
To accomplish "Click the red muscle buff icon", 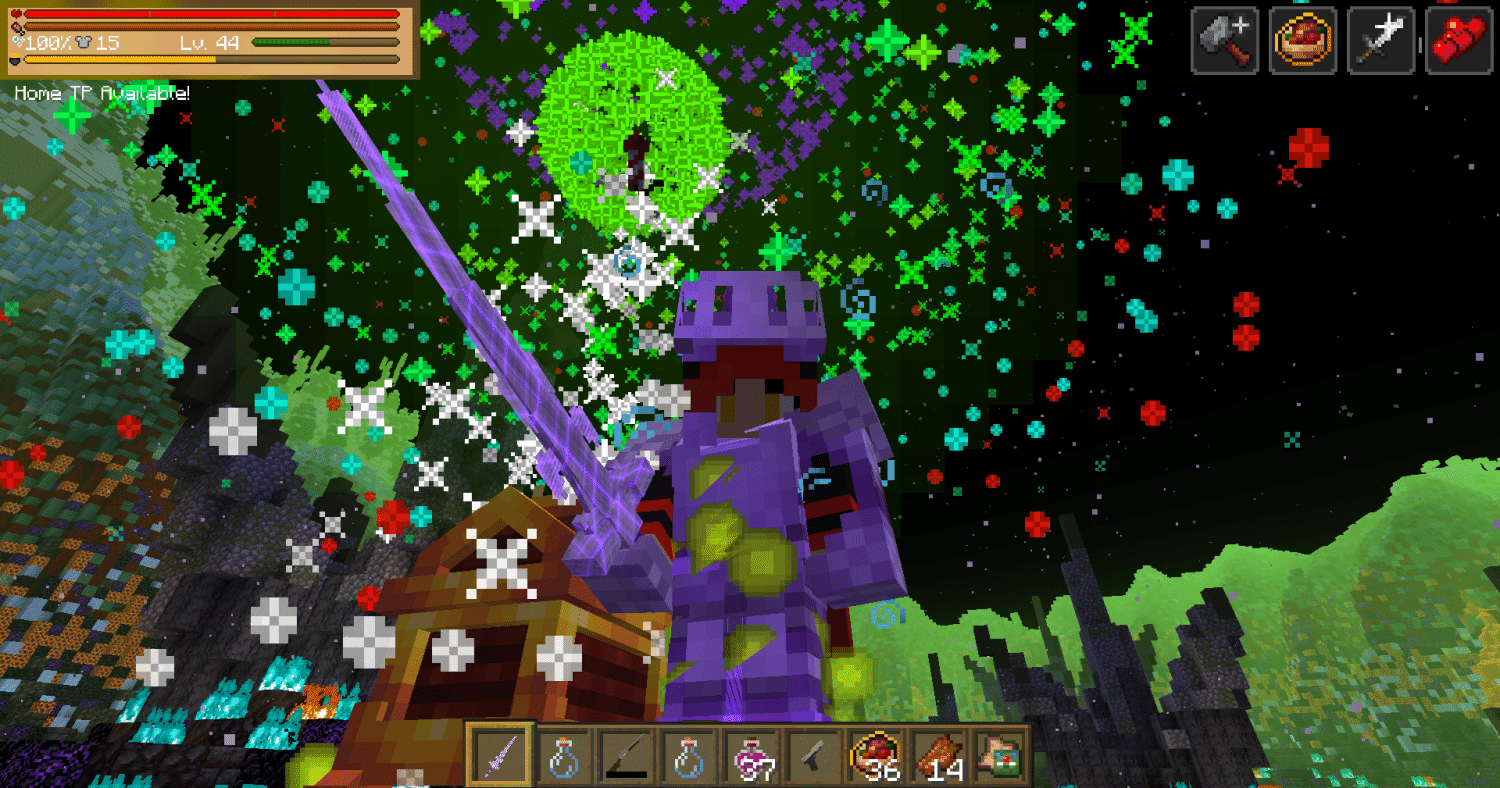I will tap(1458, 40).
